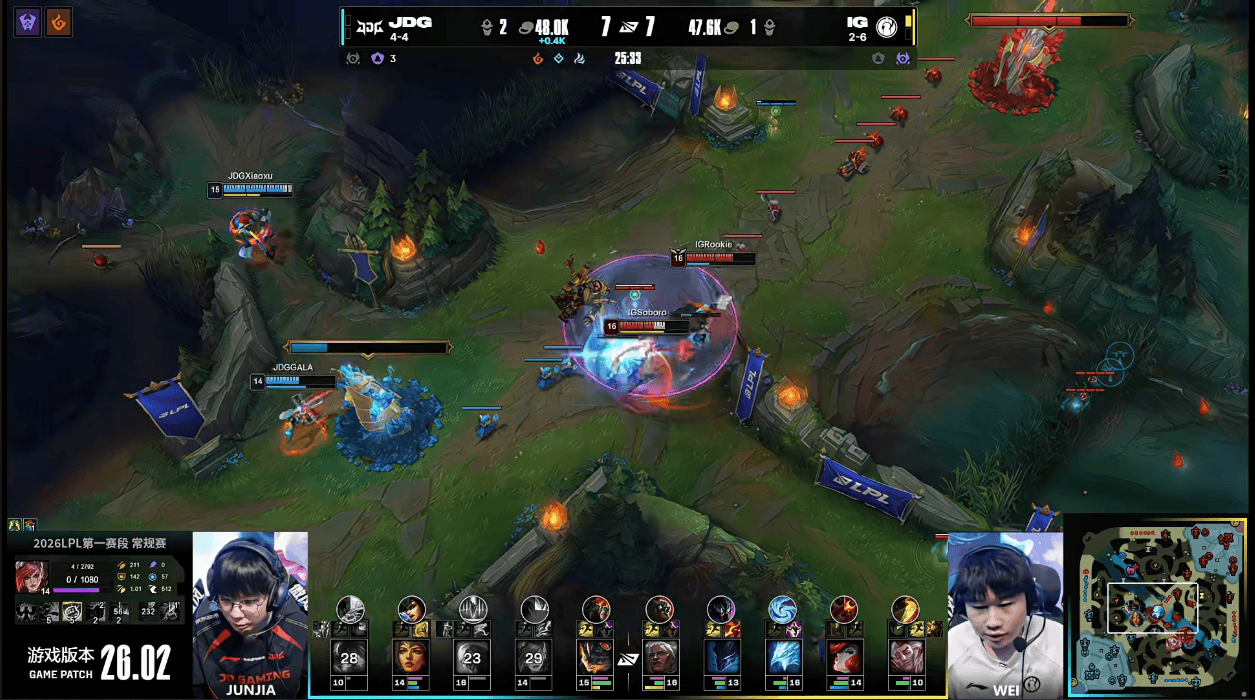Select the dead champion with 28 second respawn timer
Viewport: 1255px width, 700px height.
[x=350, y=658]
